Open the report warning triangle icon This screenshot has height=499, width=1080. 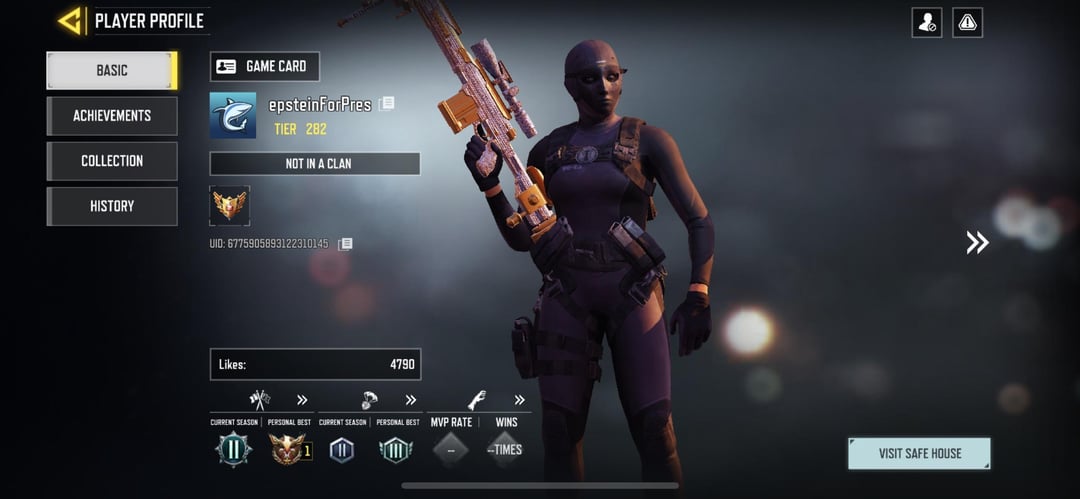click(967, 22)
